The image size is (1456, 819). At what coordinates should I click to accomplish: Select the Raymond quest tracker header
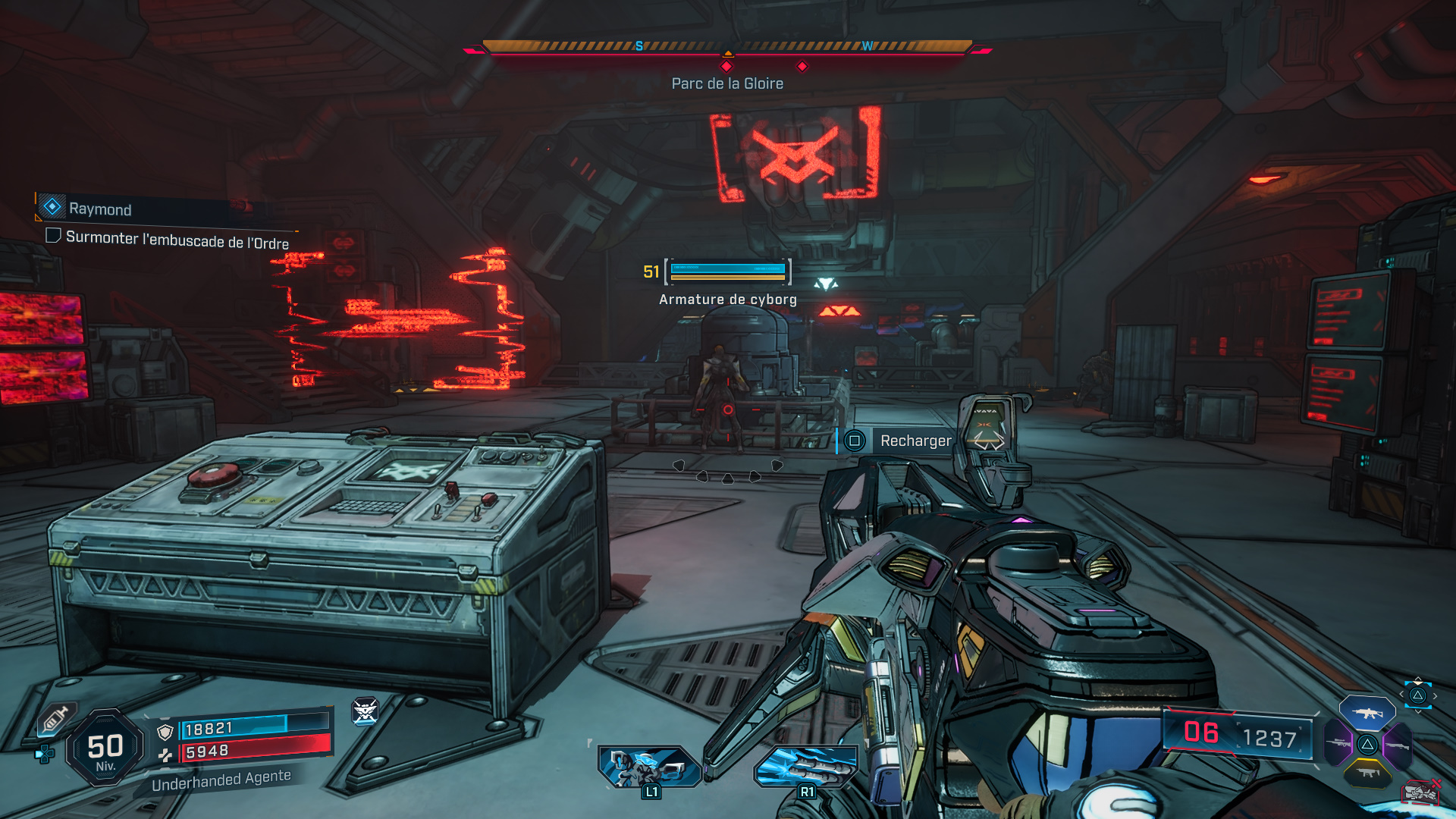(x=99, y=209)
